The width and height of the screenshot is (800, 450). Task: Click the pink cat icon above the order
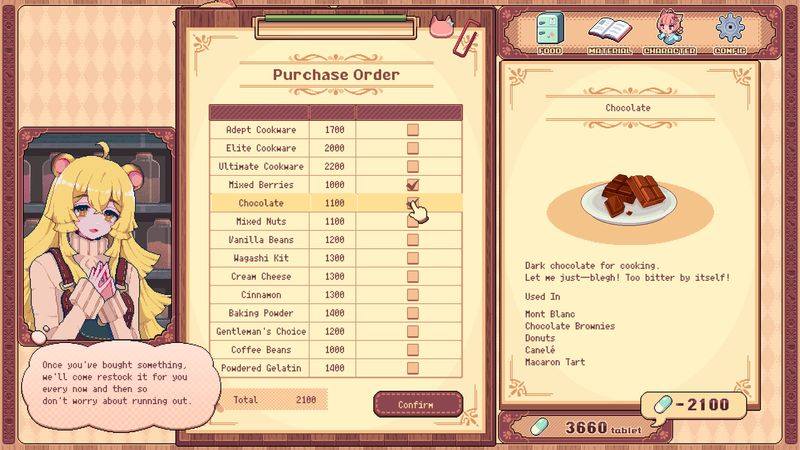point(442,26)
